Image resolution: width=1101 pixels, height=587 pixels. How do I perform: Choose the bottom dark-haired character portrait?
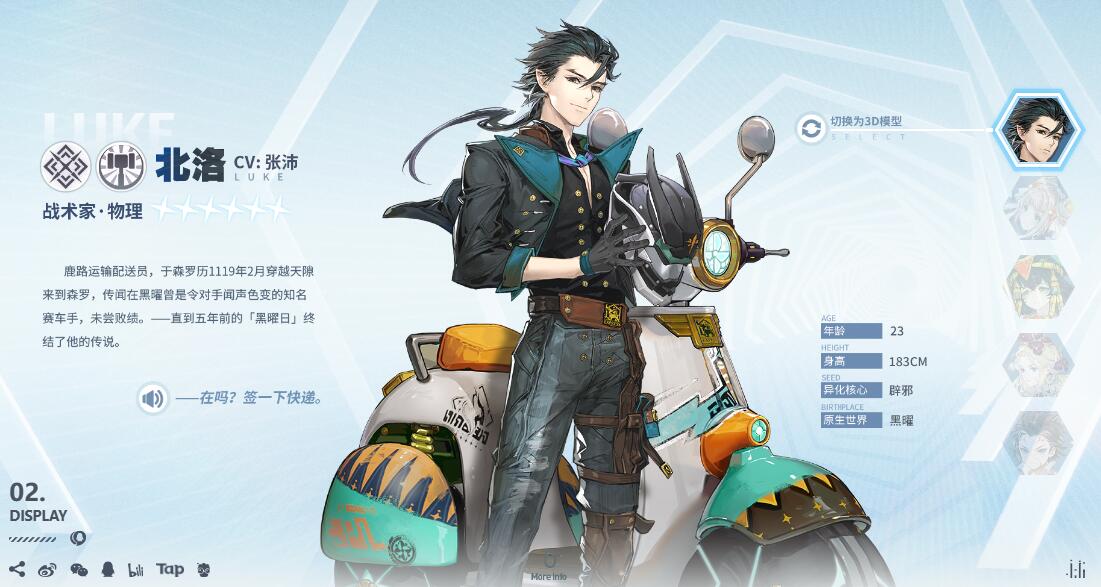coord(1038,443)
